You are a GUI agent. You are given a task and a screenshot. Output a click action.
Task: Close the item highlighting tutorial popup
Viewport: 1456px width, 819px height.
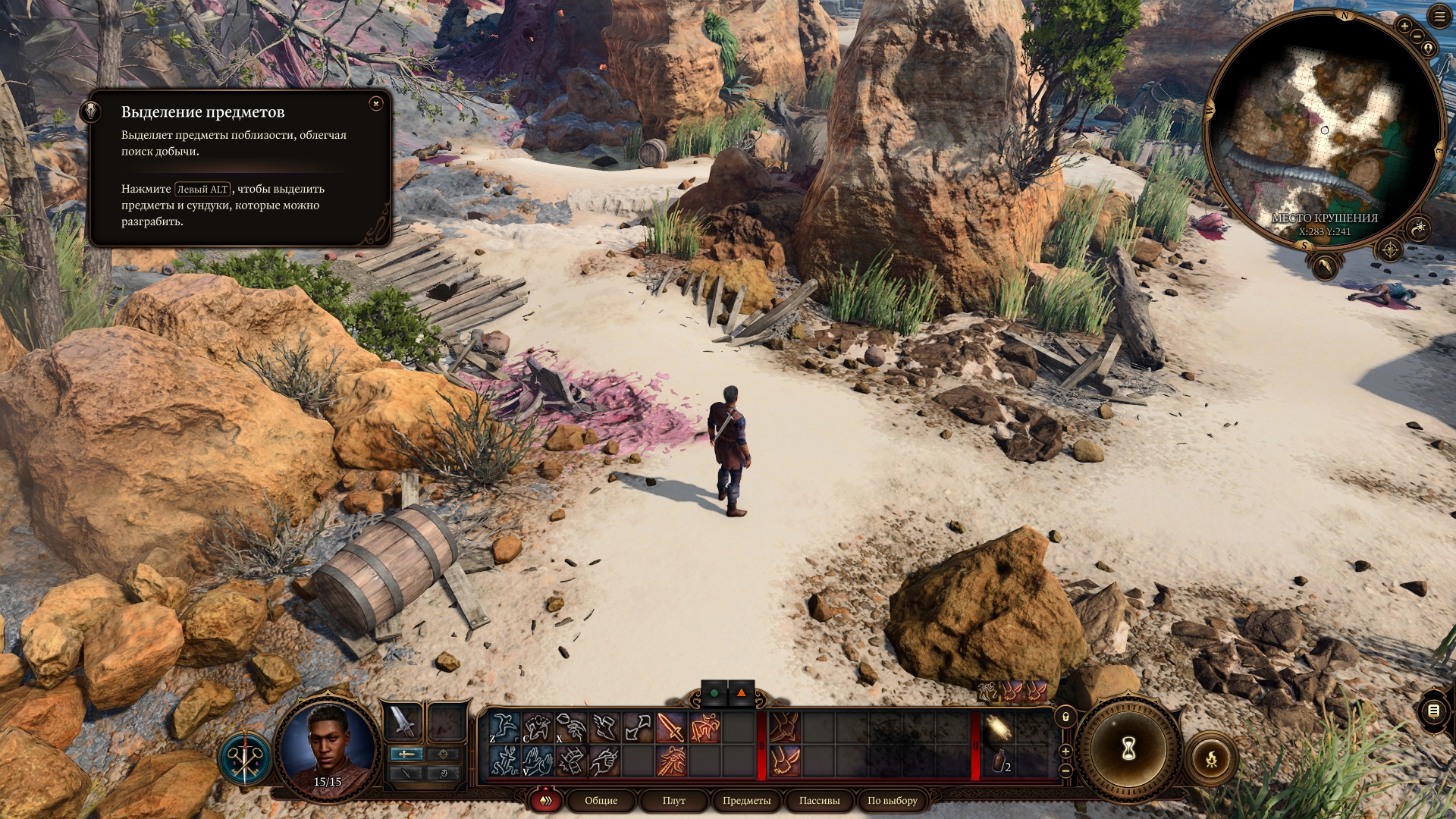pyautogui.click(x=375, y=104)
